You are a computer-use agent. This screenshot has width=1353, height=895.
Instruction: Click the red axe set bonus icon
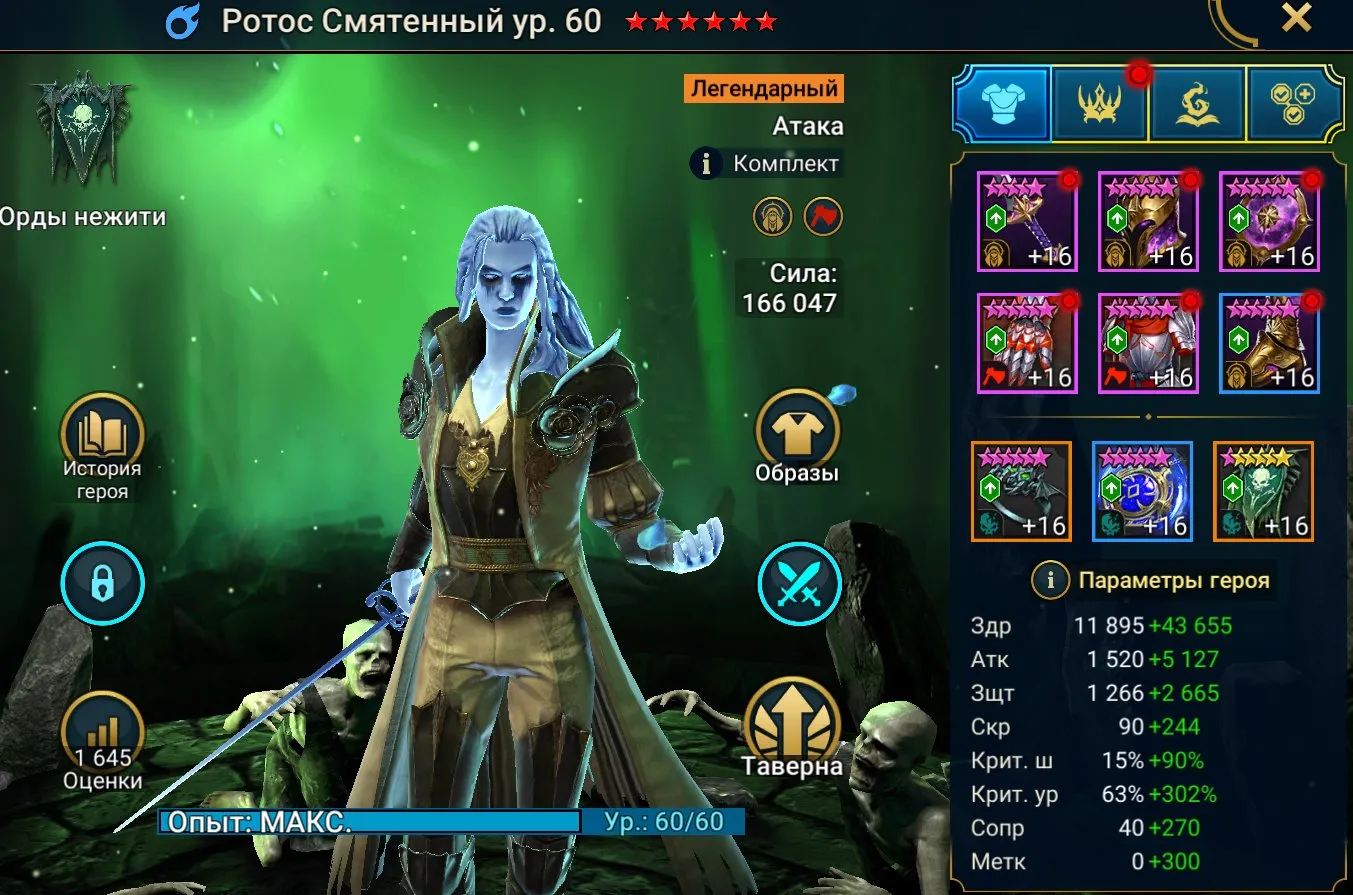point(822,217)
